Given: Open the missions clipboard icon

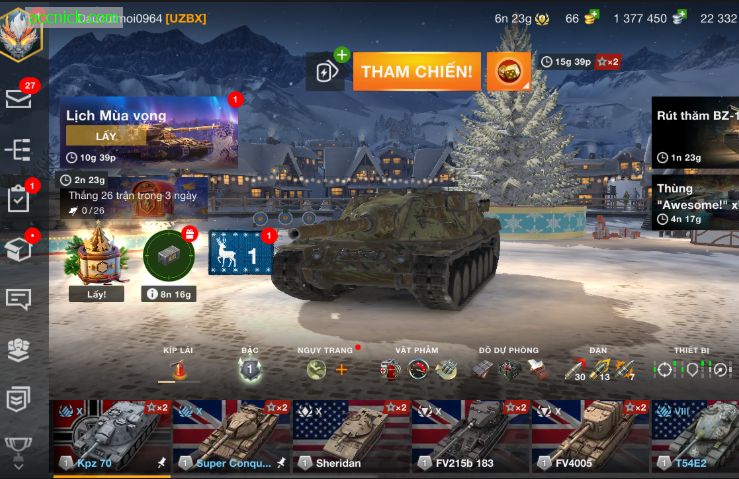Looking at the screenshot, I should pyautogui.click(x=19, y=199).
